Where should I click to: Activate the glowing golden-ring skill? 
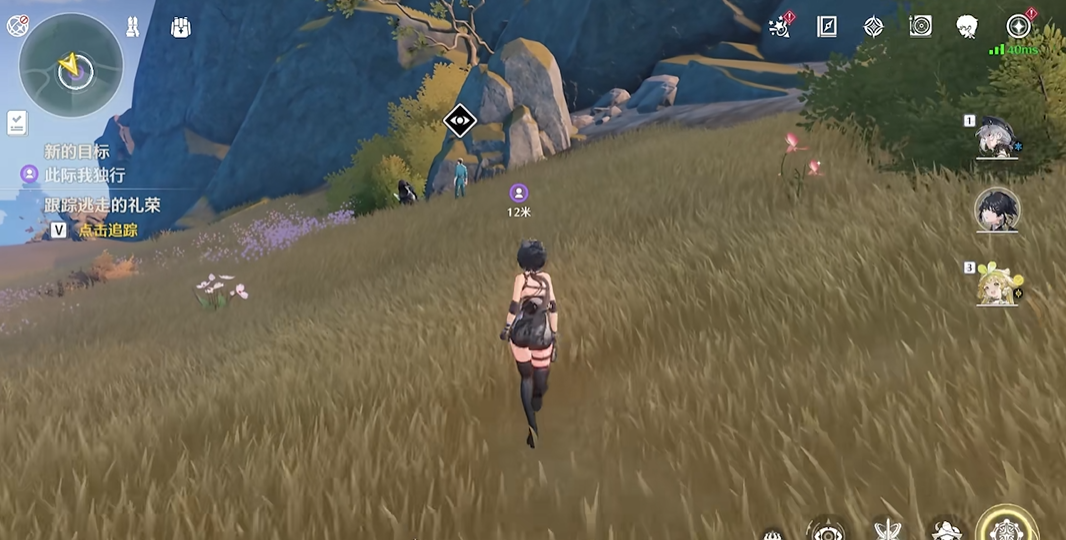coord(1007,527)
